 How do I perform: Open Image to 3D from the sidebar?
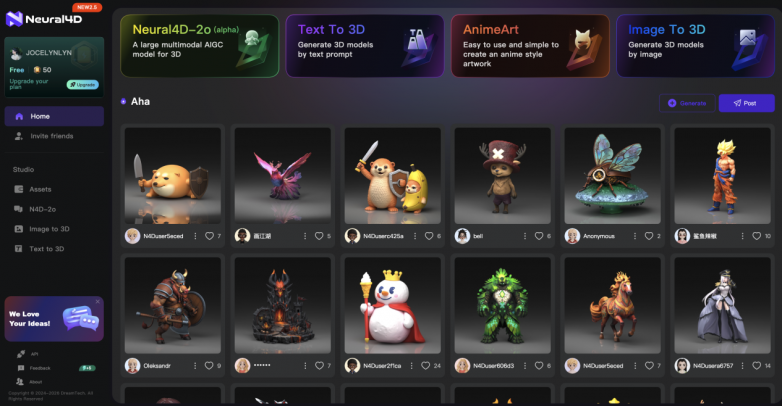coord(49,229)
